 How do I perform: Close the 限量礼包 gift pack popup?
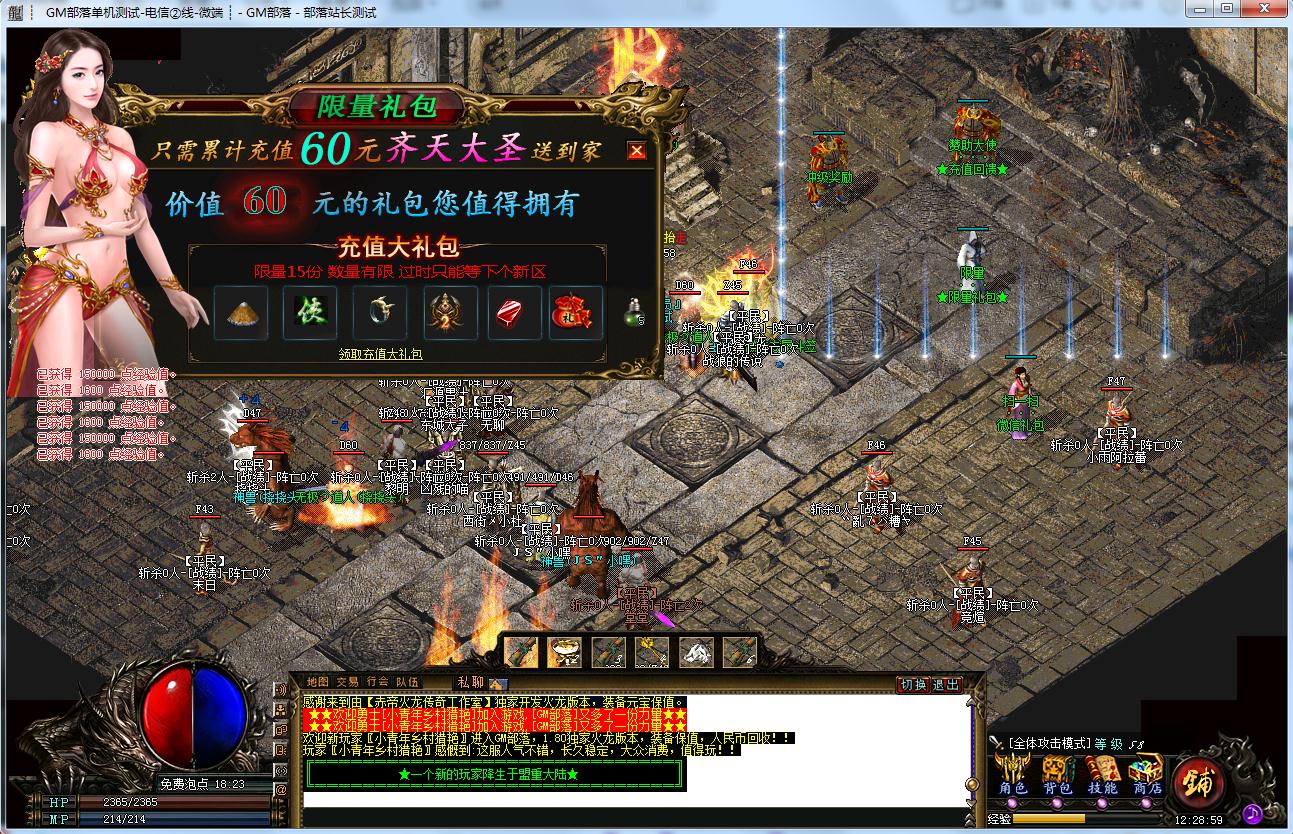(x=636, y=151)
